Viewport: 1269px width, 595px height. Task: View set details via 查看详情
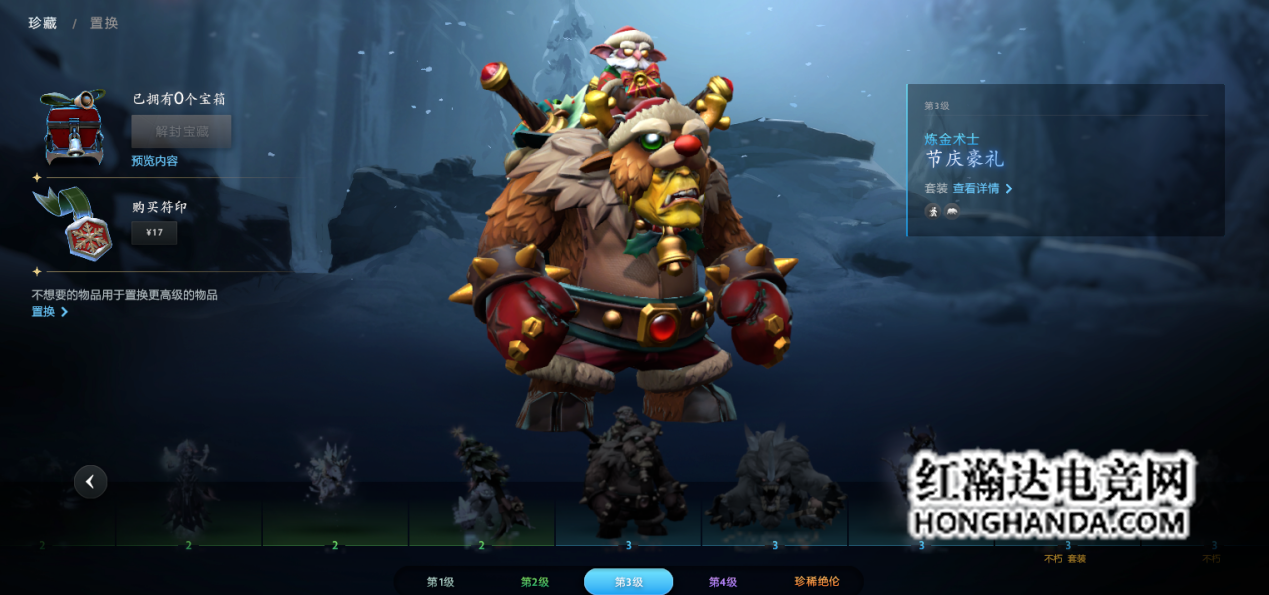981,188
